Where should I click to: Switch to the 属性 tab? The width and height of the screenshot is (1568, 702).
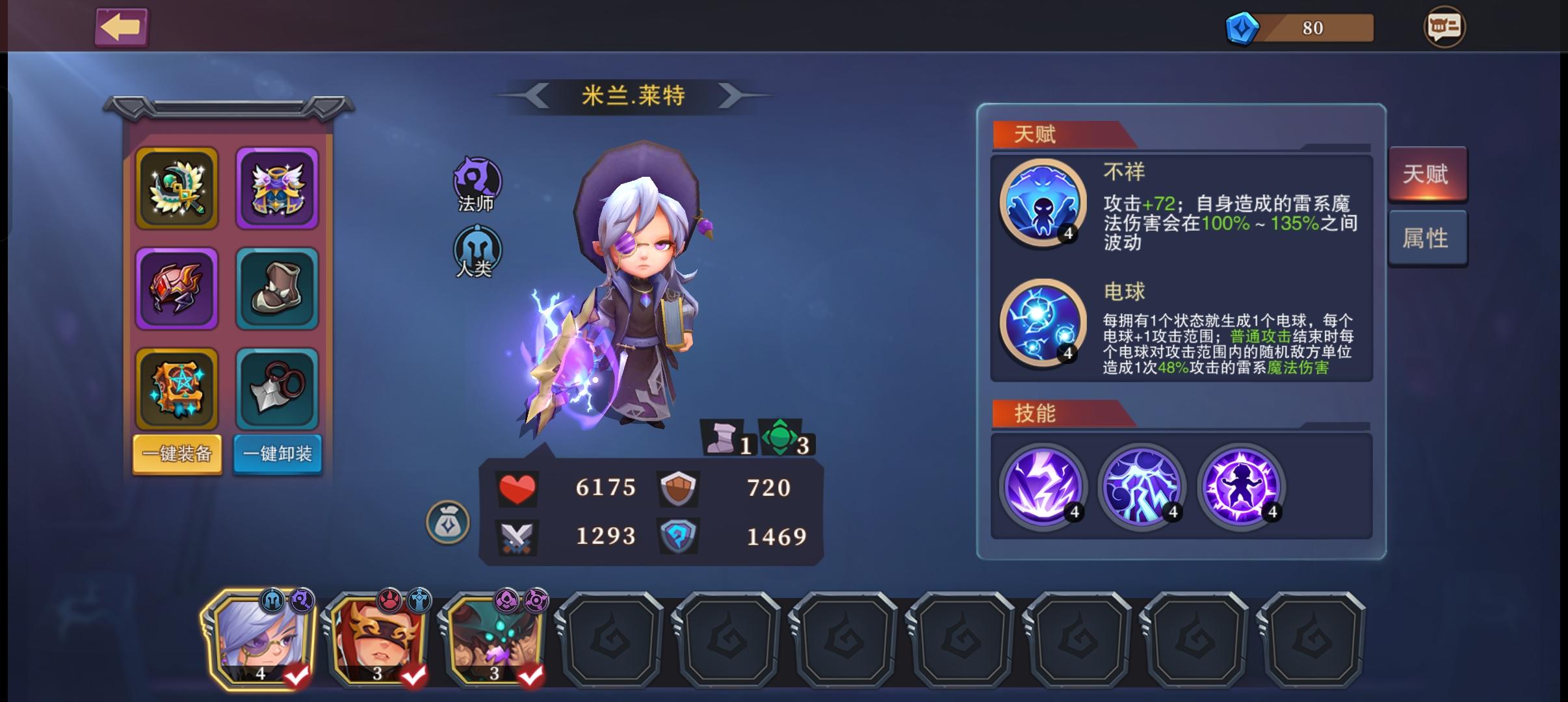tap(1428, 239)
